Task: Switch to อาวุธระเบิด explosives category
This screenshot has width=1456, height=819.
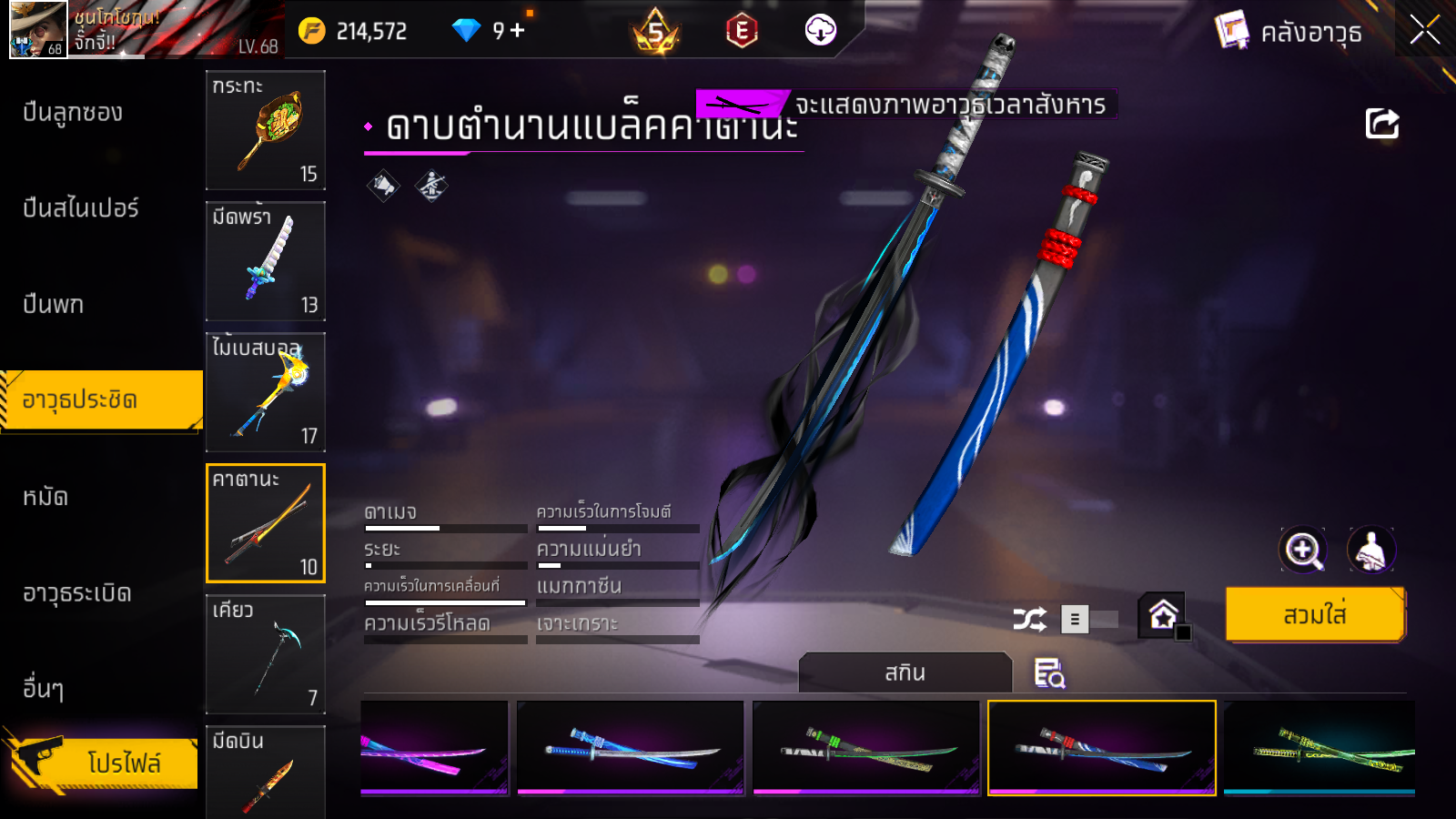Action: [x=77, y=593]
